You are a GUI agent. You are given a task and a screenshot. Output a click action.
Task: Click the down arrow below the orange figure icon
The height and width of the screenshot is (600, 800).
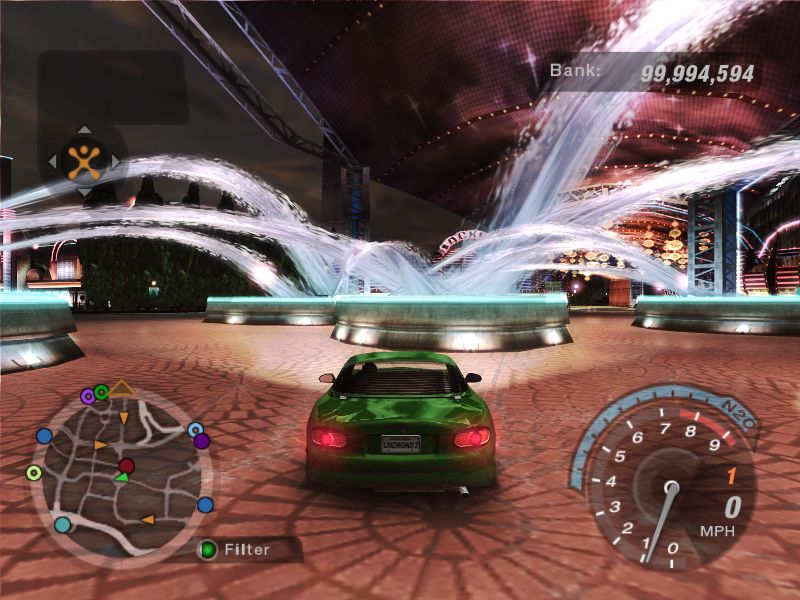pos(83,191)
